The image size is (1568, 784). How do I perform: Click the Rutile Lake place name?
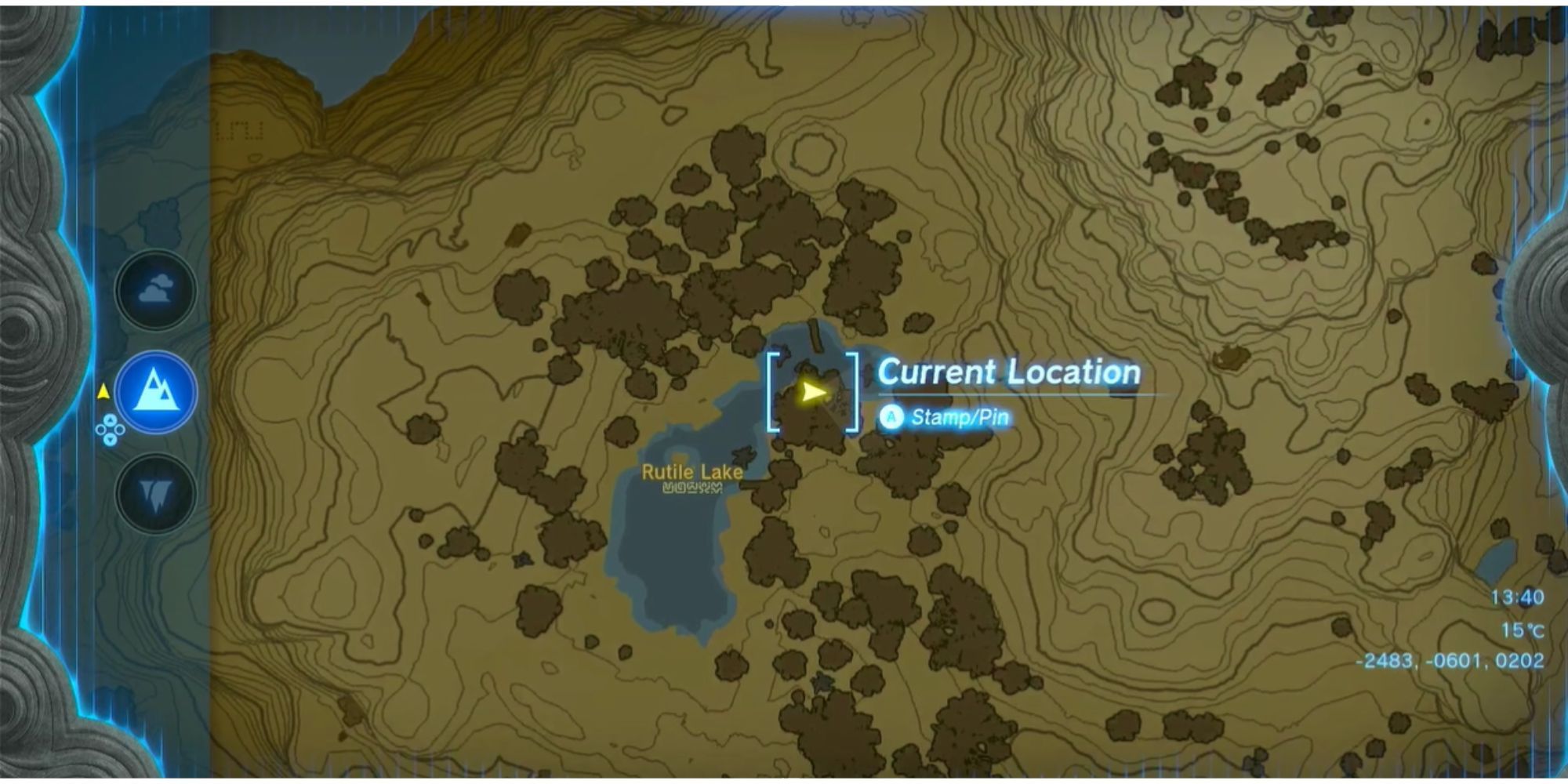click(691, 473)
